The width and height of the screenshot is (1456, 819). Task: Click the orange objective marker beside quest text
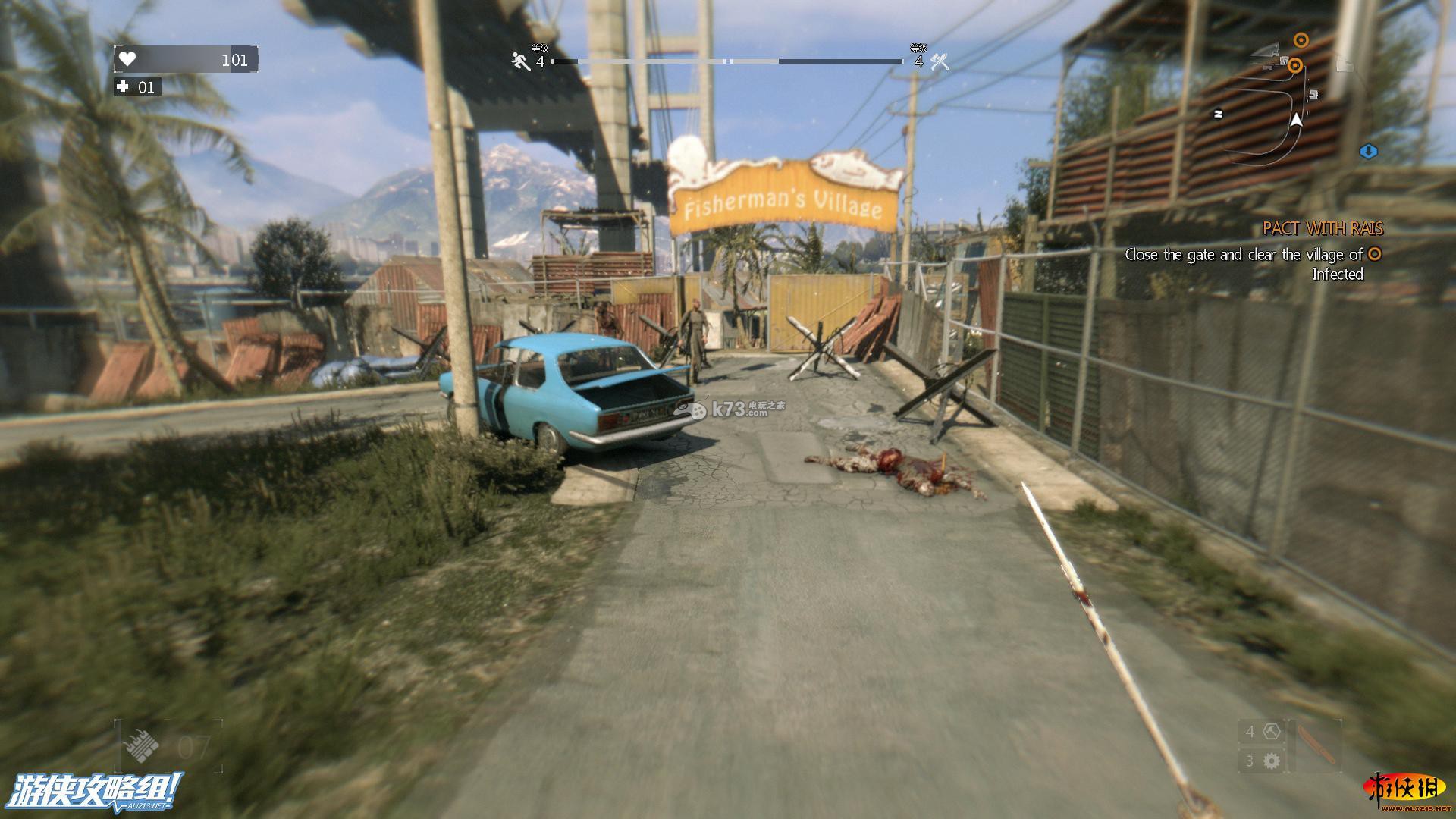tap(1374, 255)
